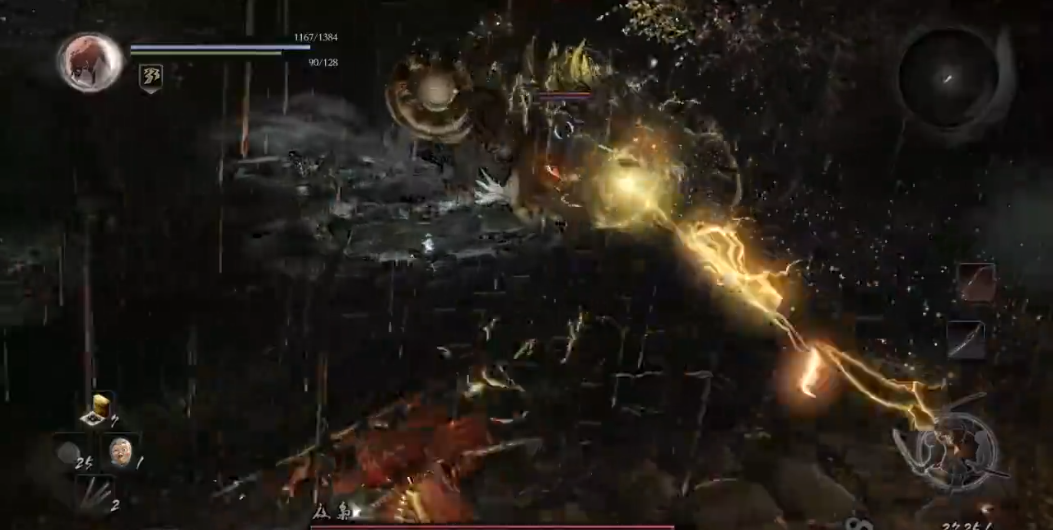
Task: Switch to the upper weapon slot
Action: coord(975,283)
